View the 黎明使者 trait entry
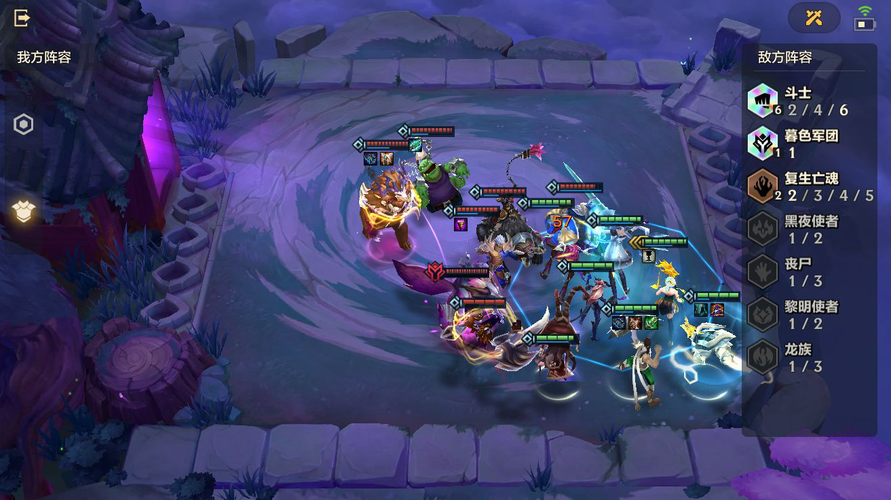Screen dimensions: 891x500 pos(808,314)
